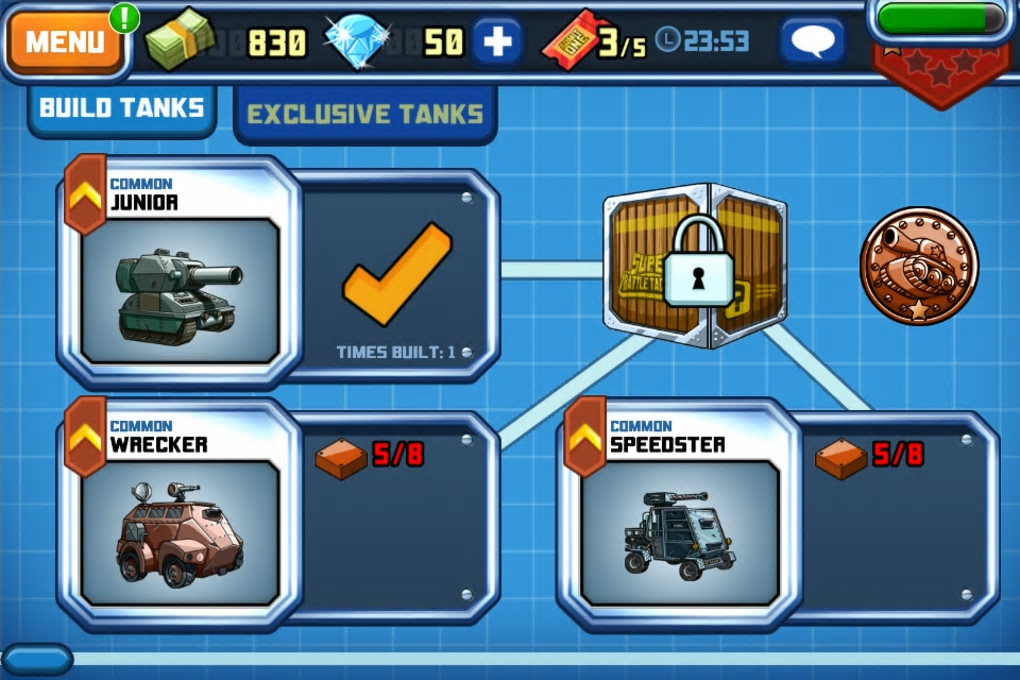
Task: Tap the red ticket icon
Action: 568,42
